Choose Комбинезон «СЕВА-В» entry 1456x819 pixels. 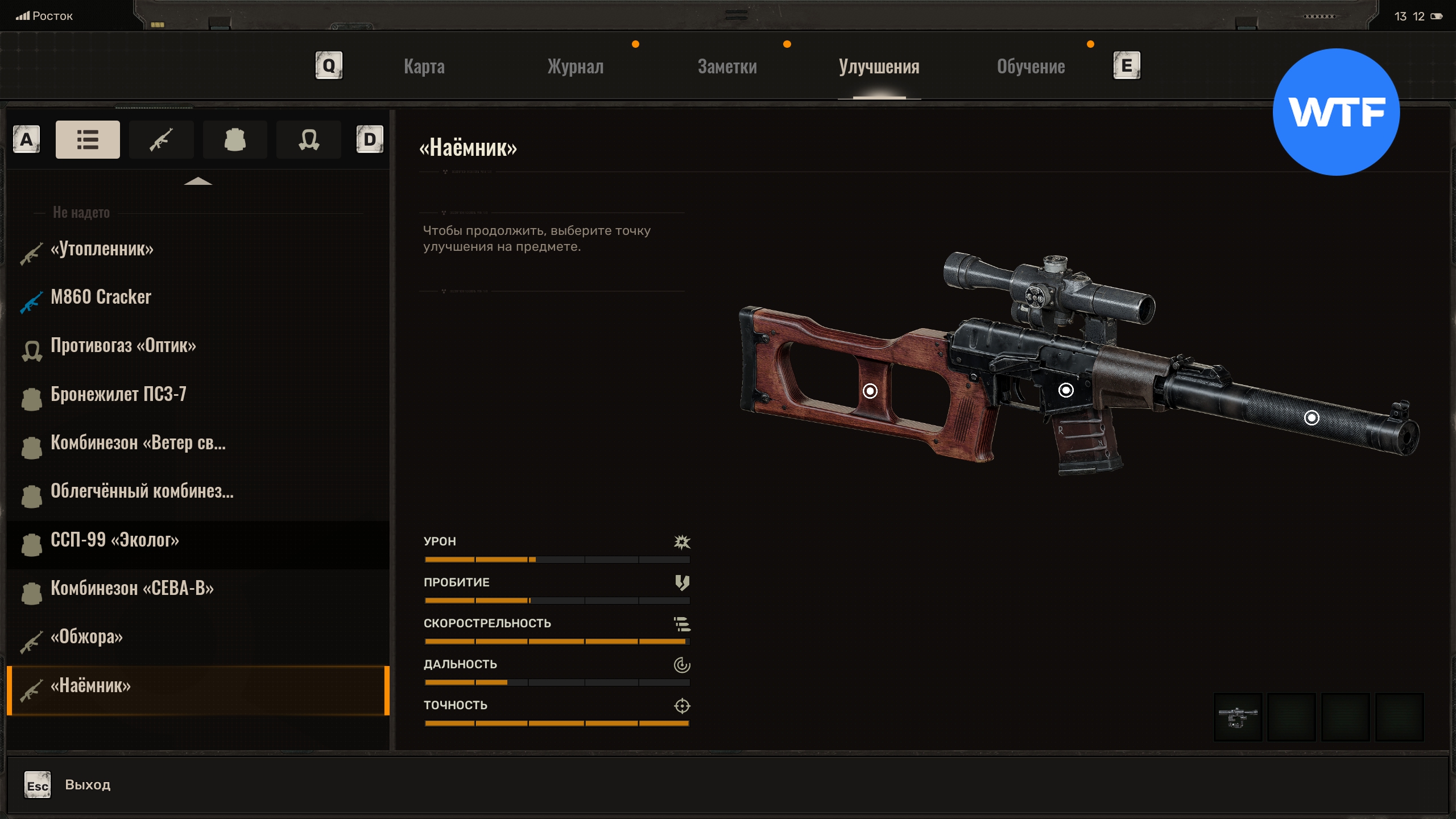coord(132,588)
